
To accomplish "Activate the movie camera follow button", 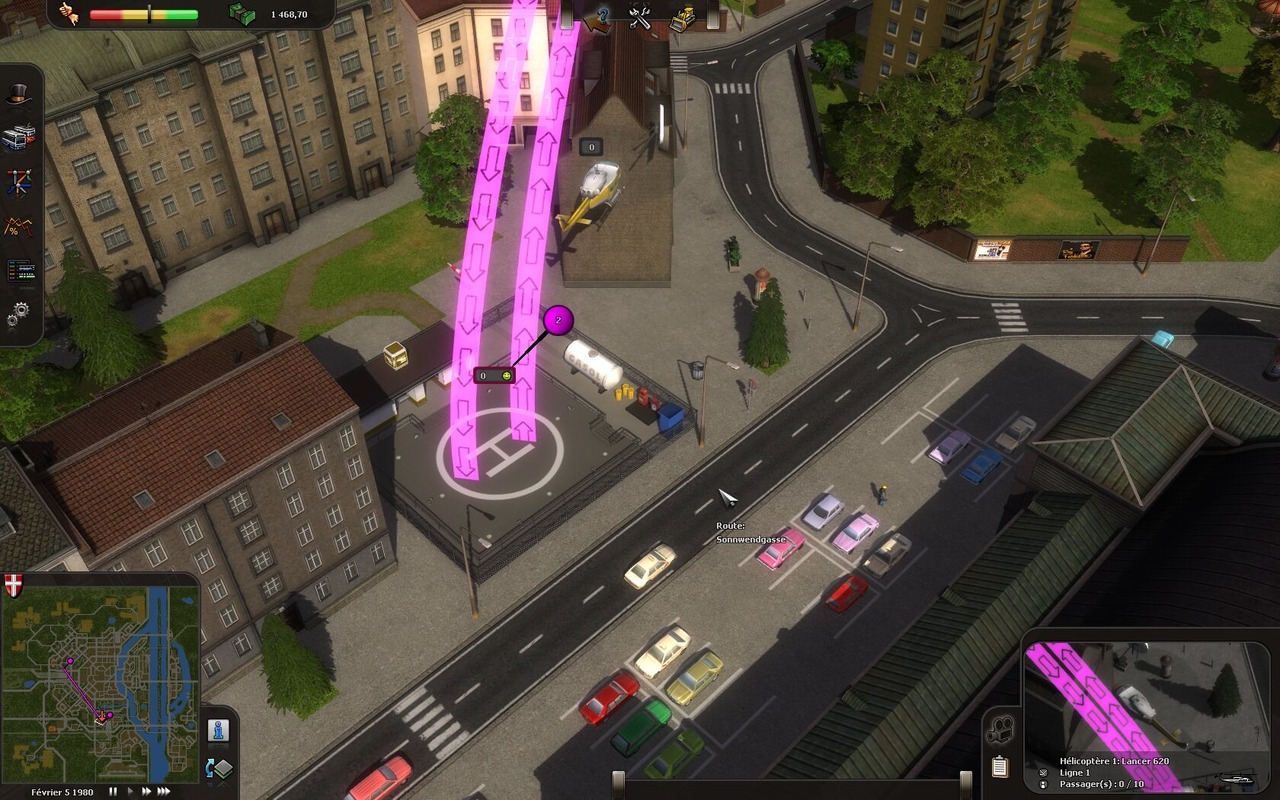I will (x=997, y=733).
